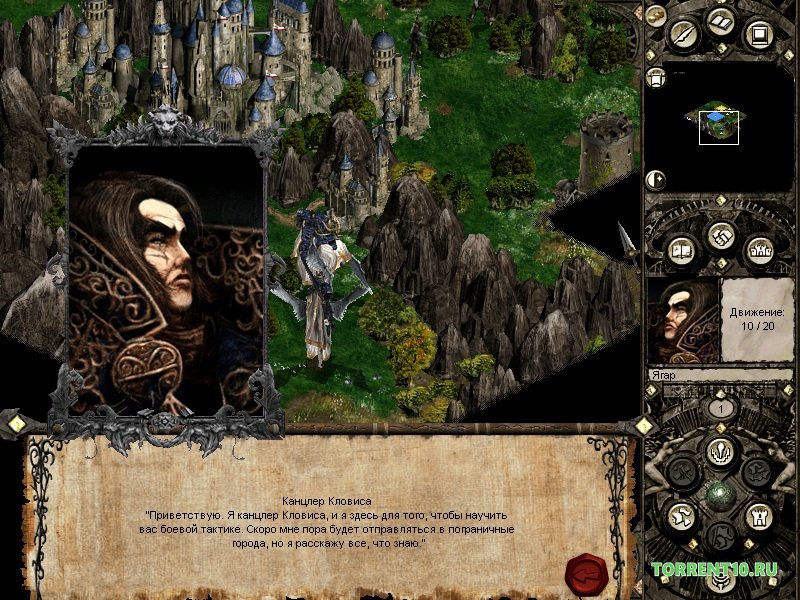Viewport: 800px width, 600px height.
Task: Select Yagar's hero portrait in the side panel
Action: click(683, 320)
